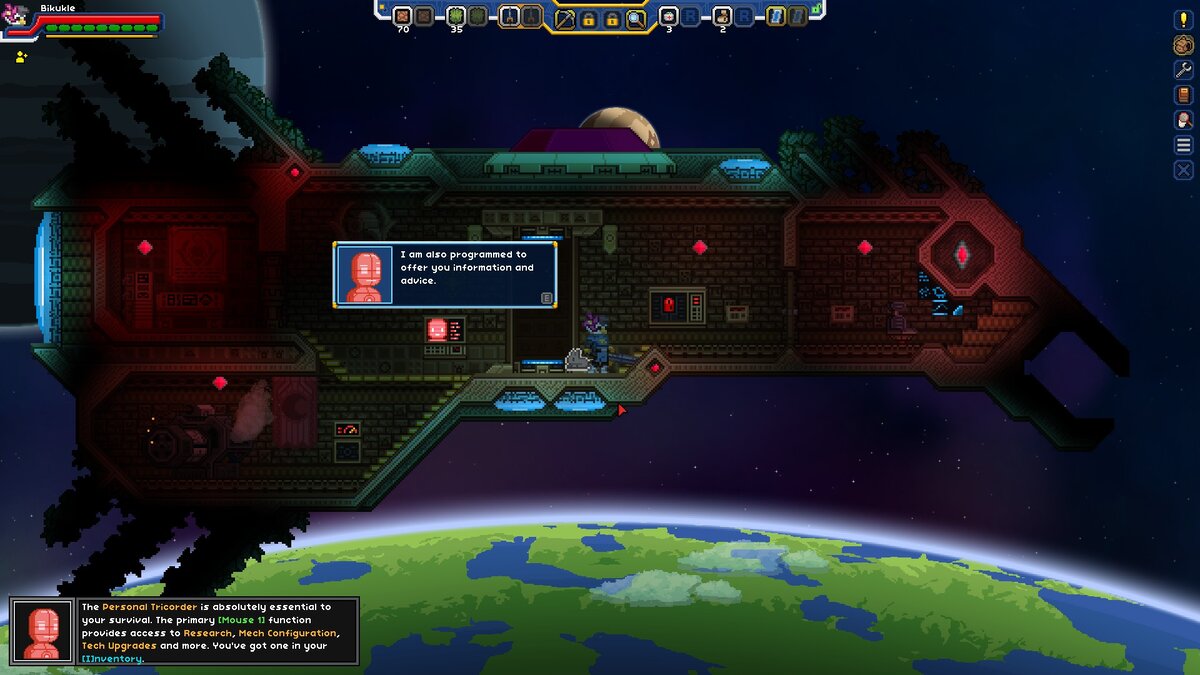
Task: Select the dirt block hotbar slot
Action: [402, 16]
